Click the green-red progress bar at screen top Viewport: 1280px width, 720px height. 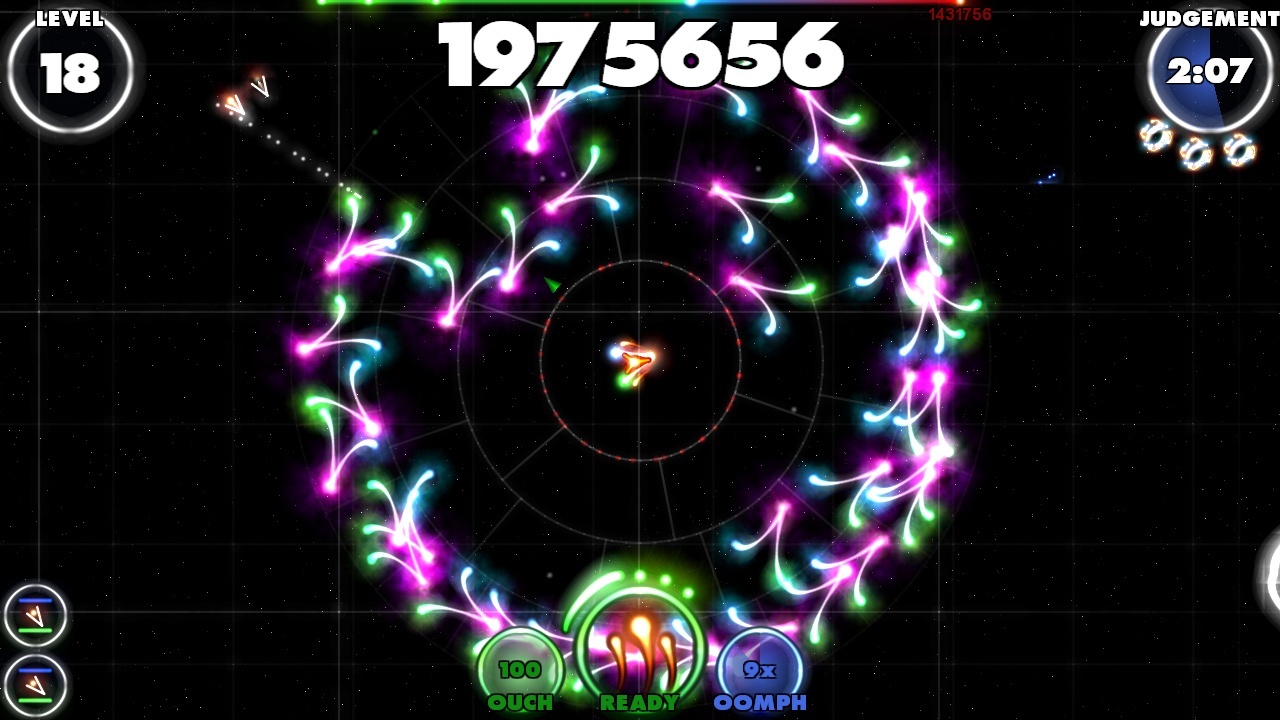coord(640,3)
